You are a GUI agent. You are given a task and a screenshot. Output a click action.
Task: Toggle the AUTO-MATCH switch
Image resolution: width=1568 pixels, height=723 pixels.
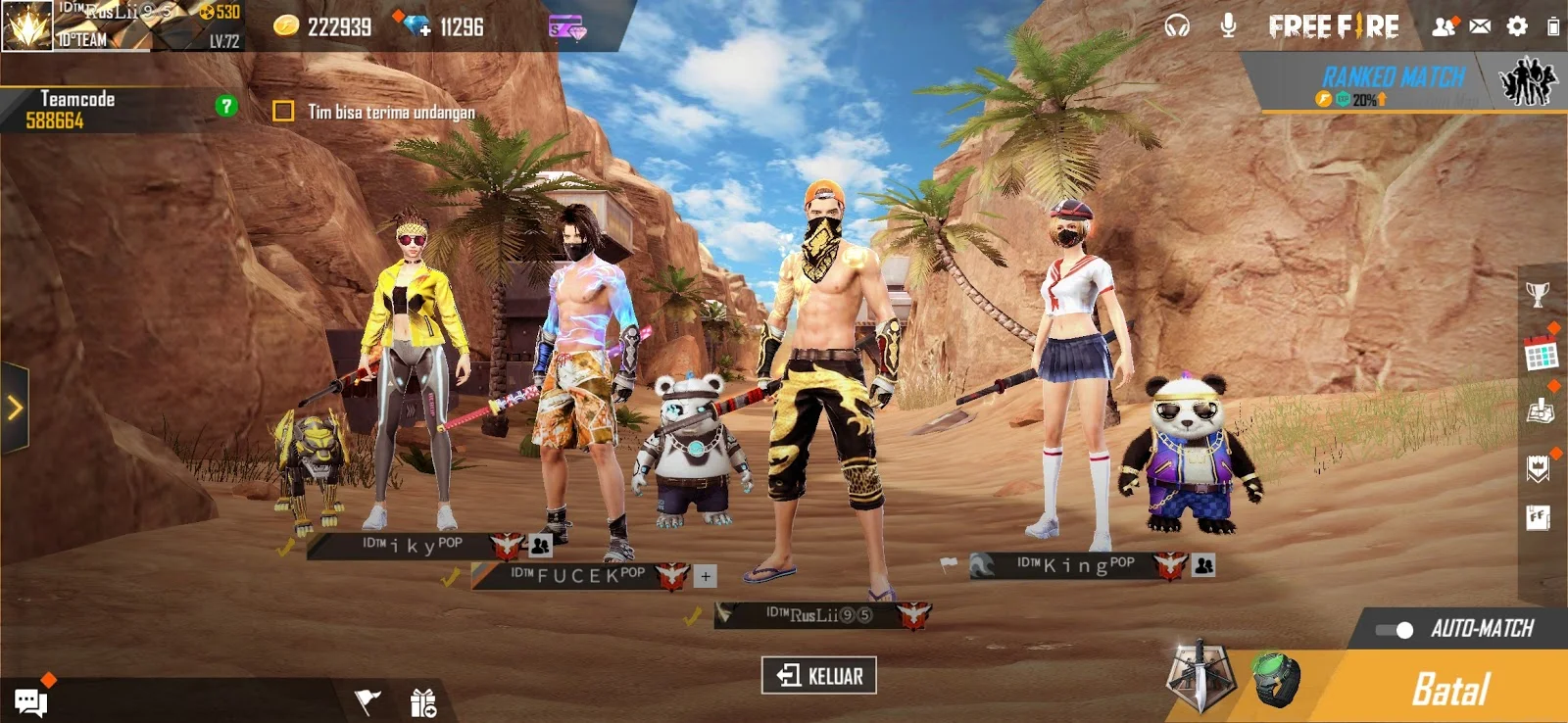1395,630
